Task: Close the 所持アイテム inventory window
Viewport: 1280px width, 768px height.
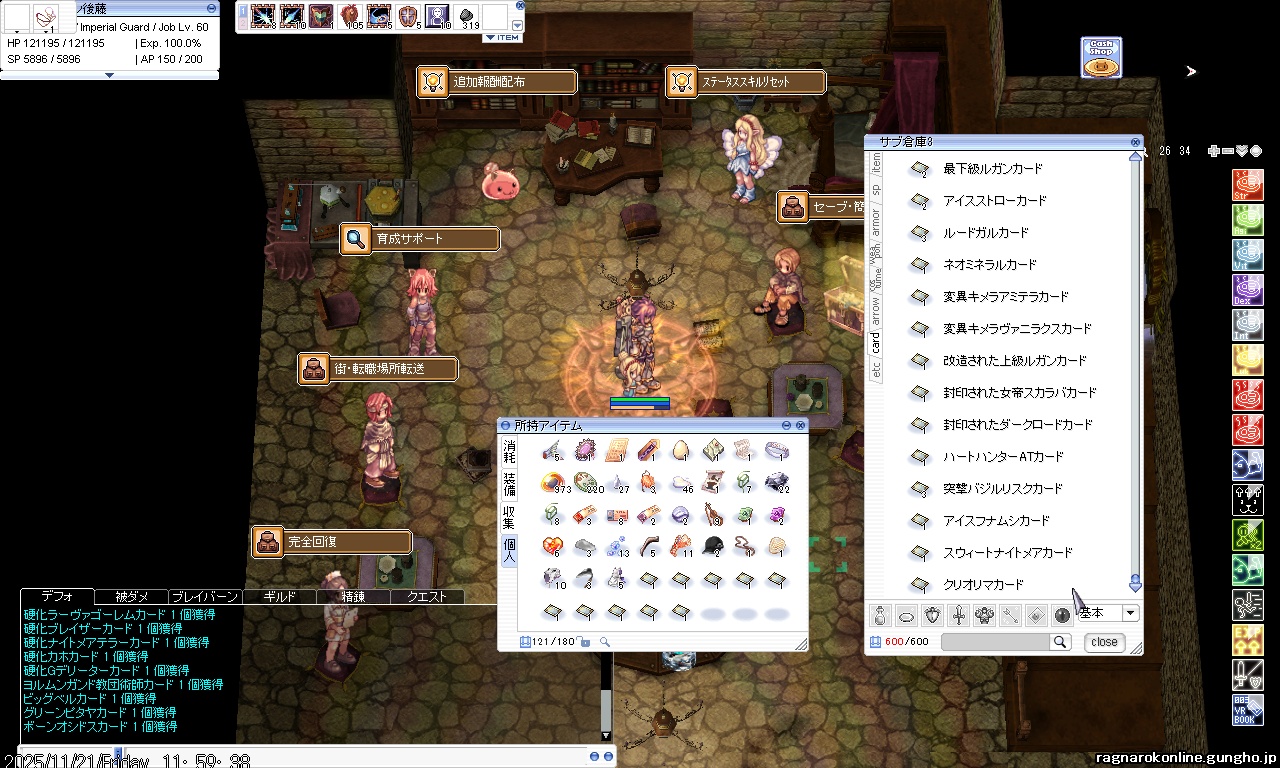Action: click(x=799, y=426)
